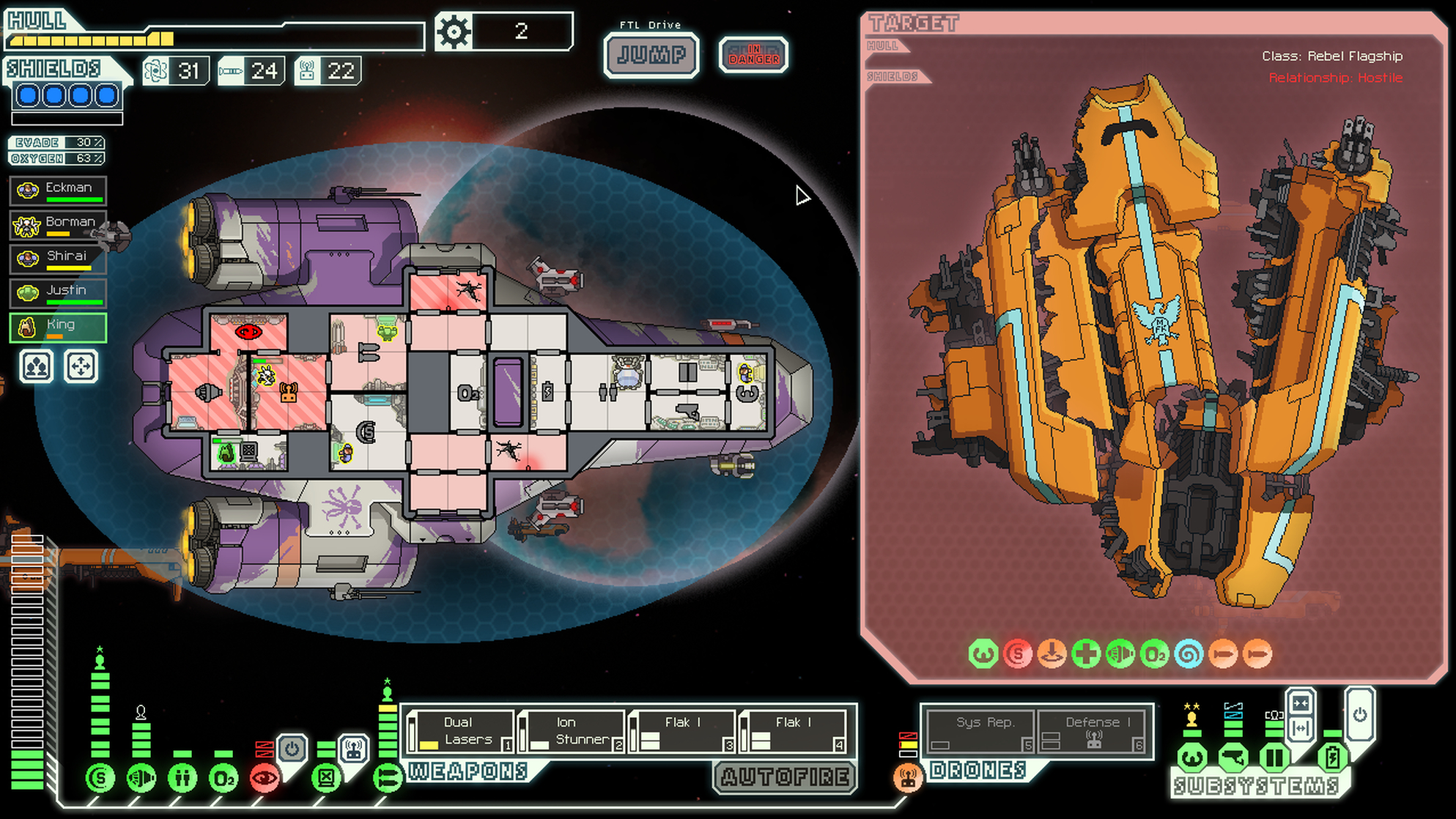
Task: Click the WEAPONS panel label
Action: (467, 771)
